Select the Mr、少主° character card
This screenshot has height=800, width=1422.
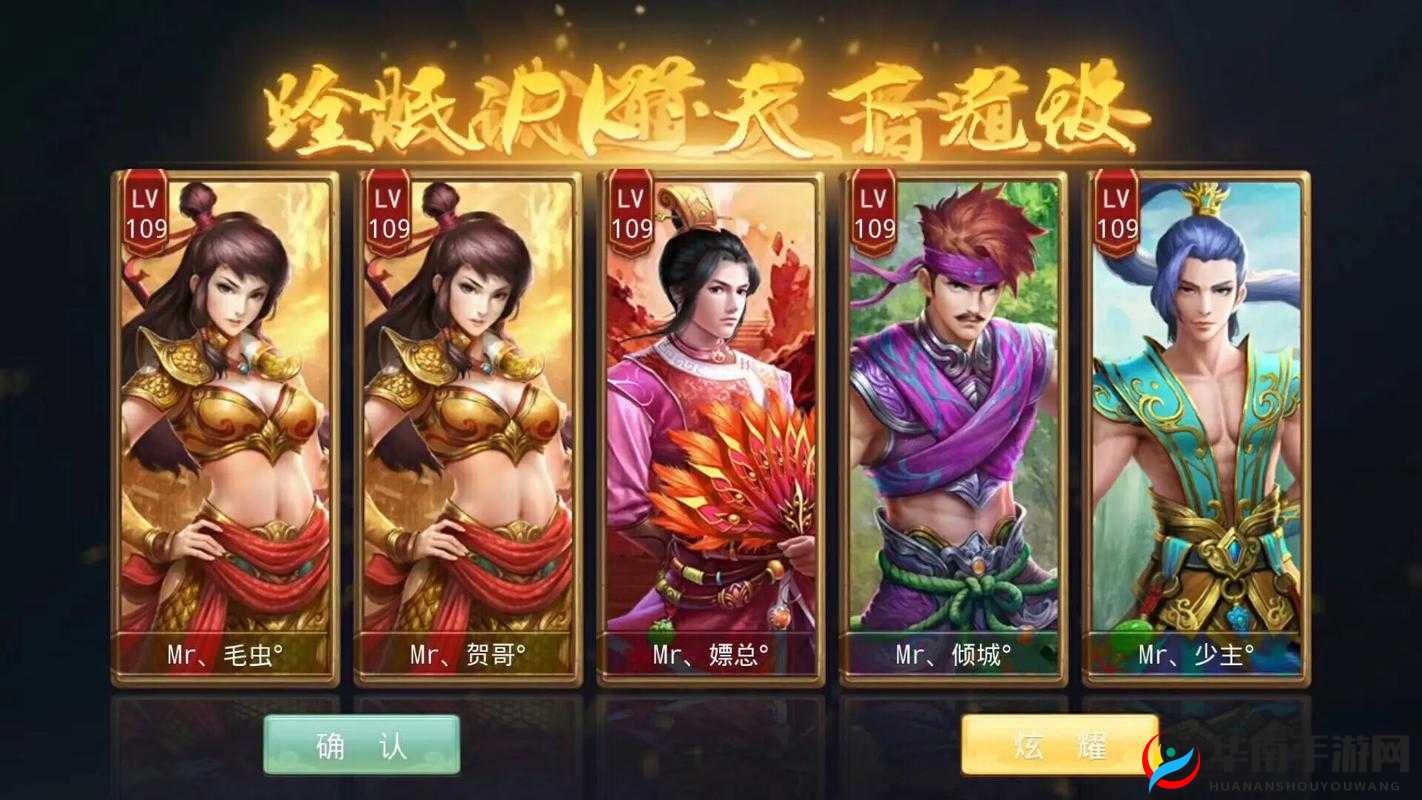click(1198, 420)
